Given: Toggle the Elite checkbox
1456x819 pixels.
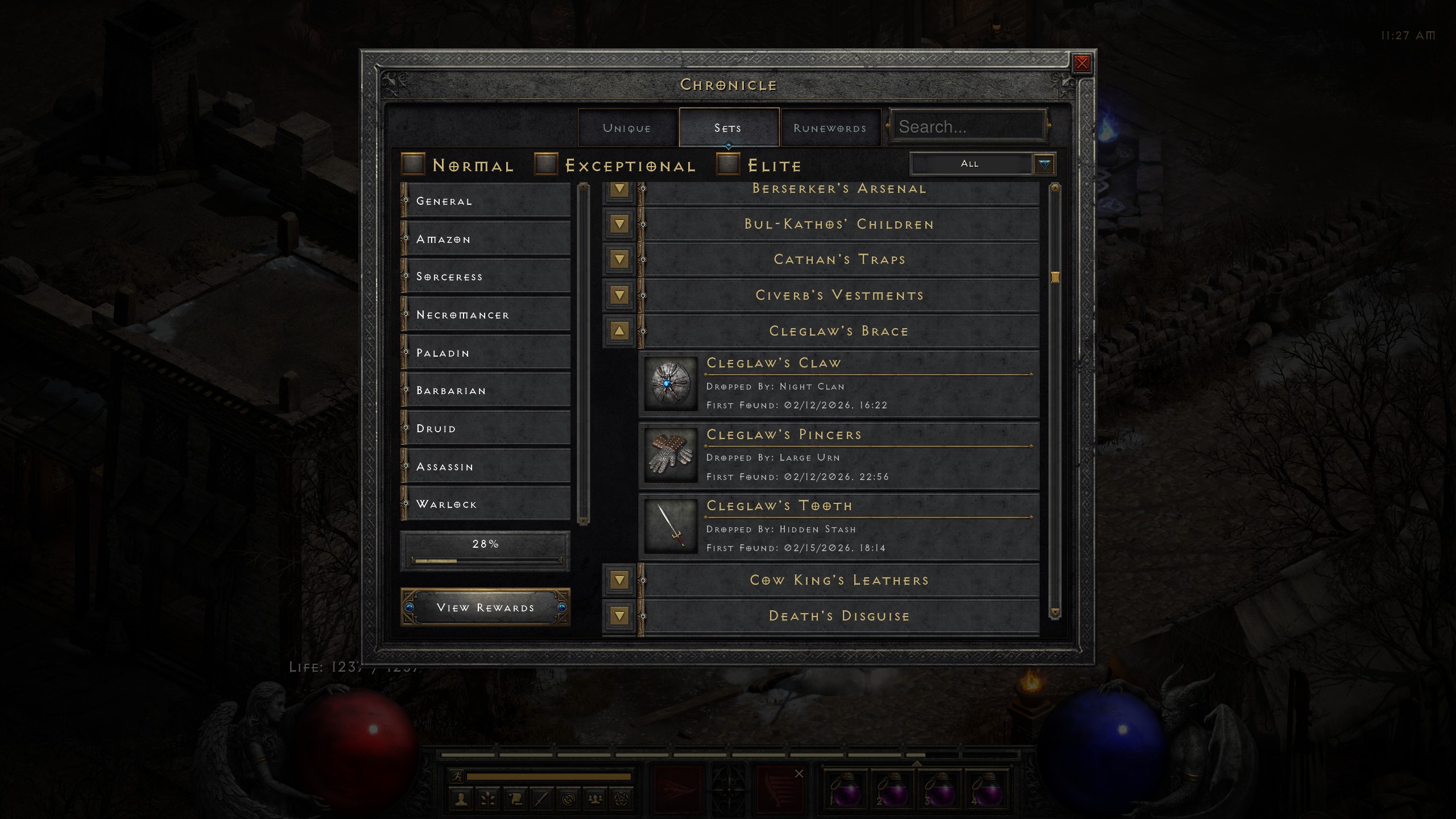Looking at the screenshot, I should click(x=728, y=164).
